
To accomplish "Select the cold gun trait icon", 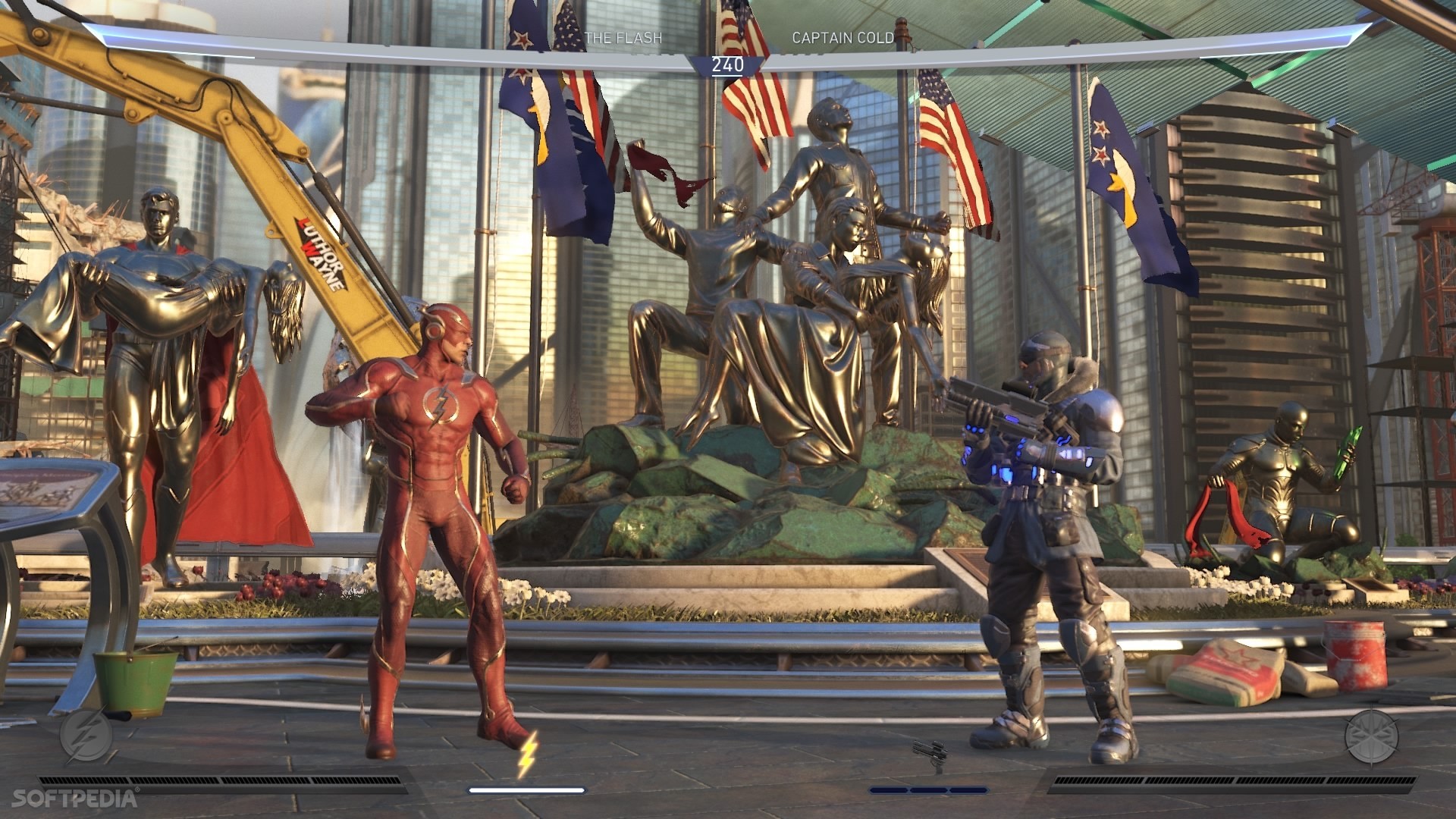I will pos(929,756).
